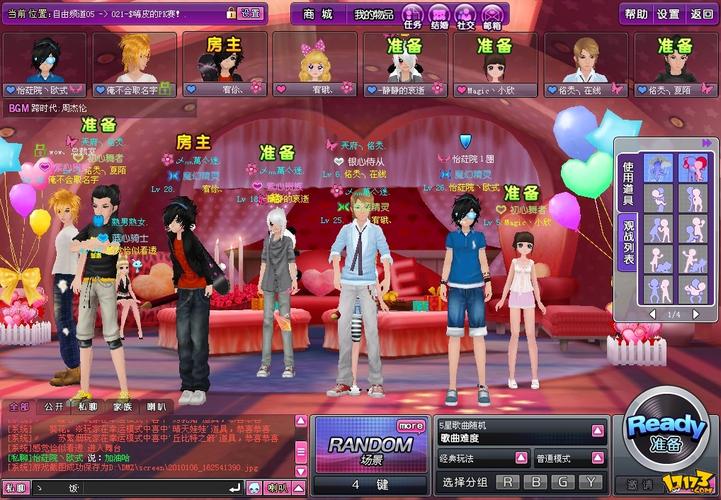Image resolution: width=721 pixels, height=500 pixels.
Task: Select the 家族 family chat tab
Action: pos(122,407)
